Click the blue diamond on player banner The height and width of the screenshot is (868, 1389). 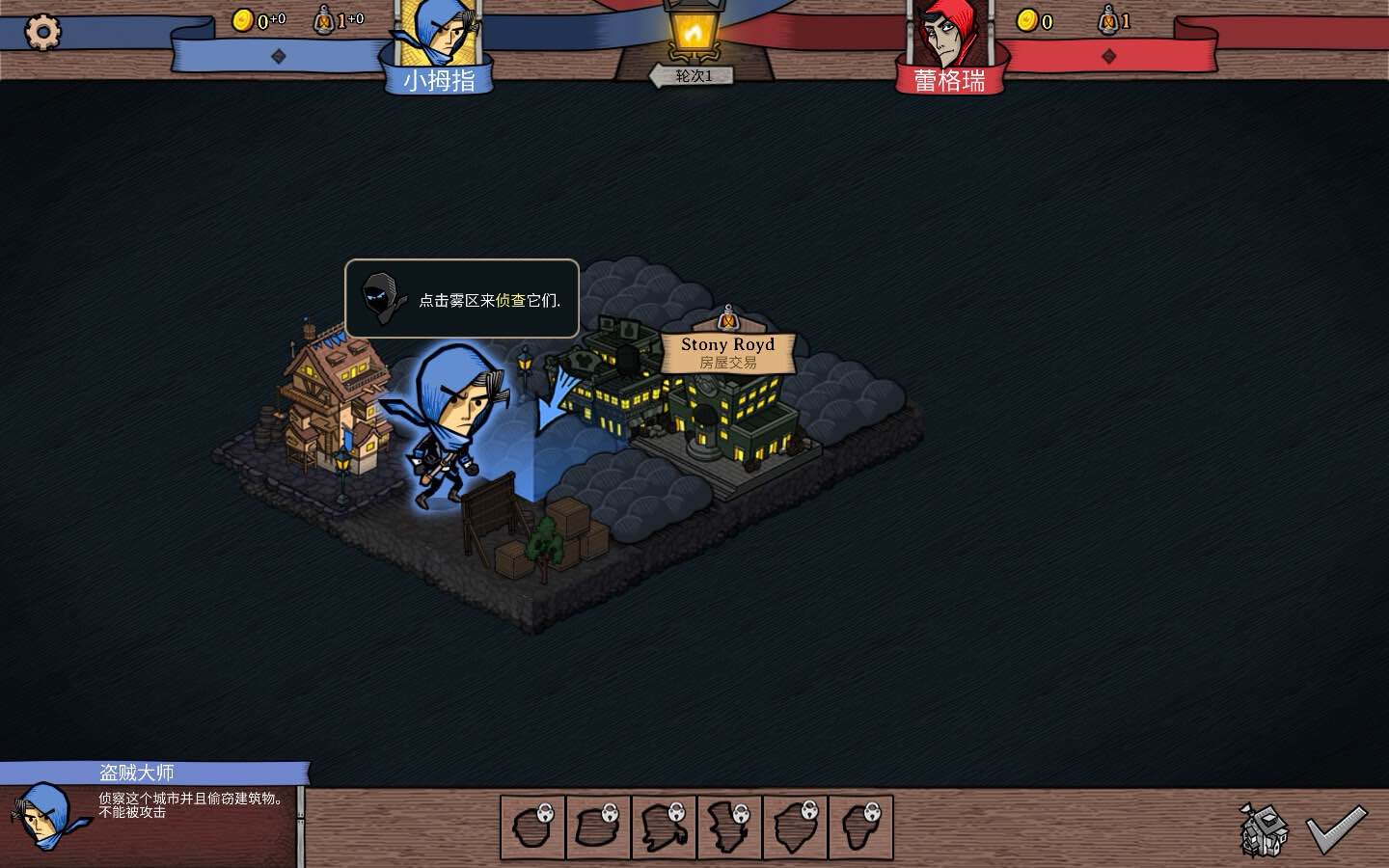278,56
